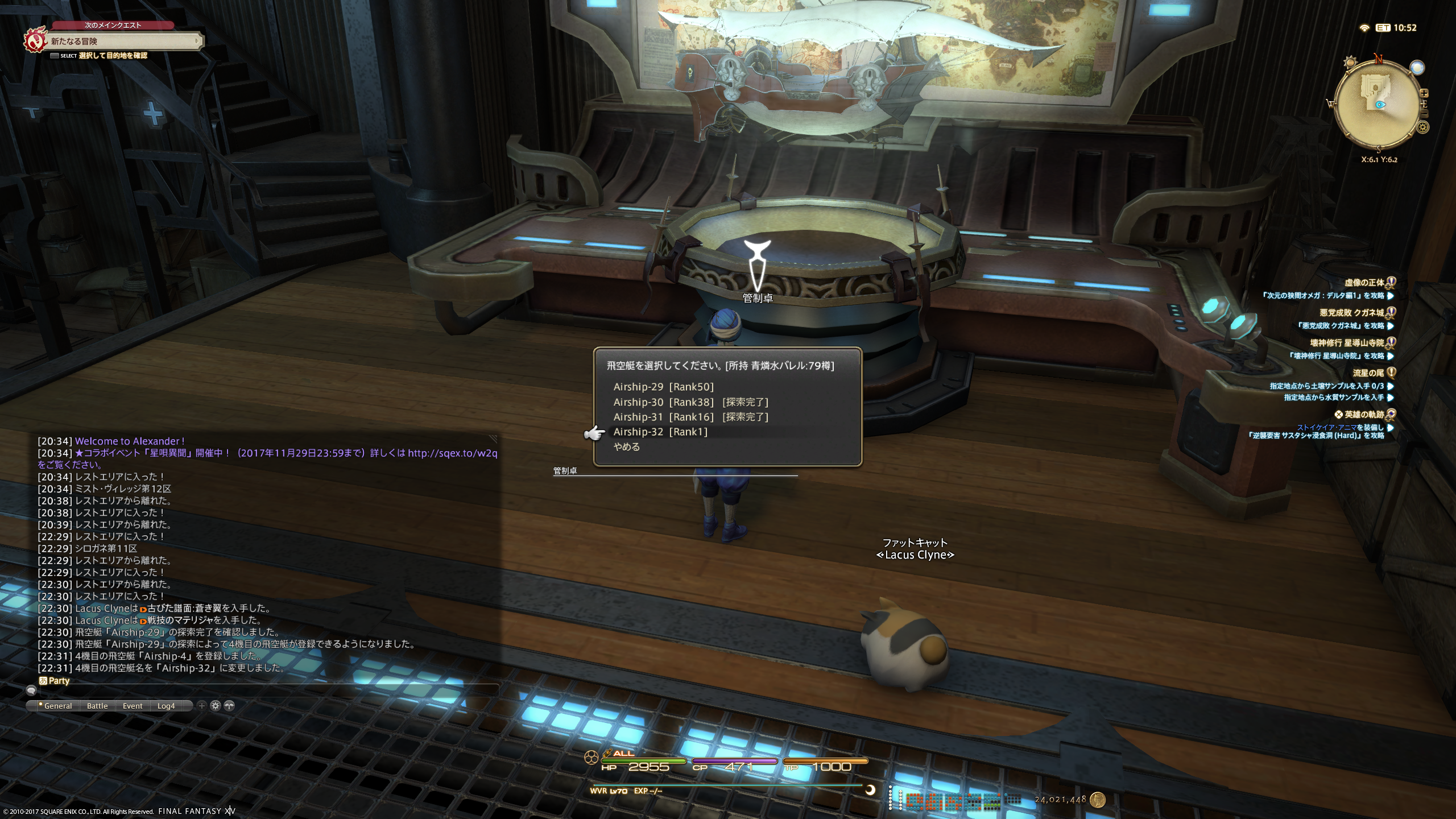Add a new chat tab with plus button

pyautogui.click(x=201, y=706)
